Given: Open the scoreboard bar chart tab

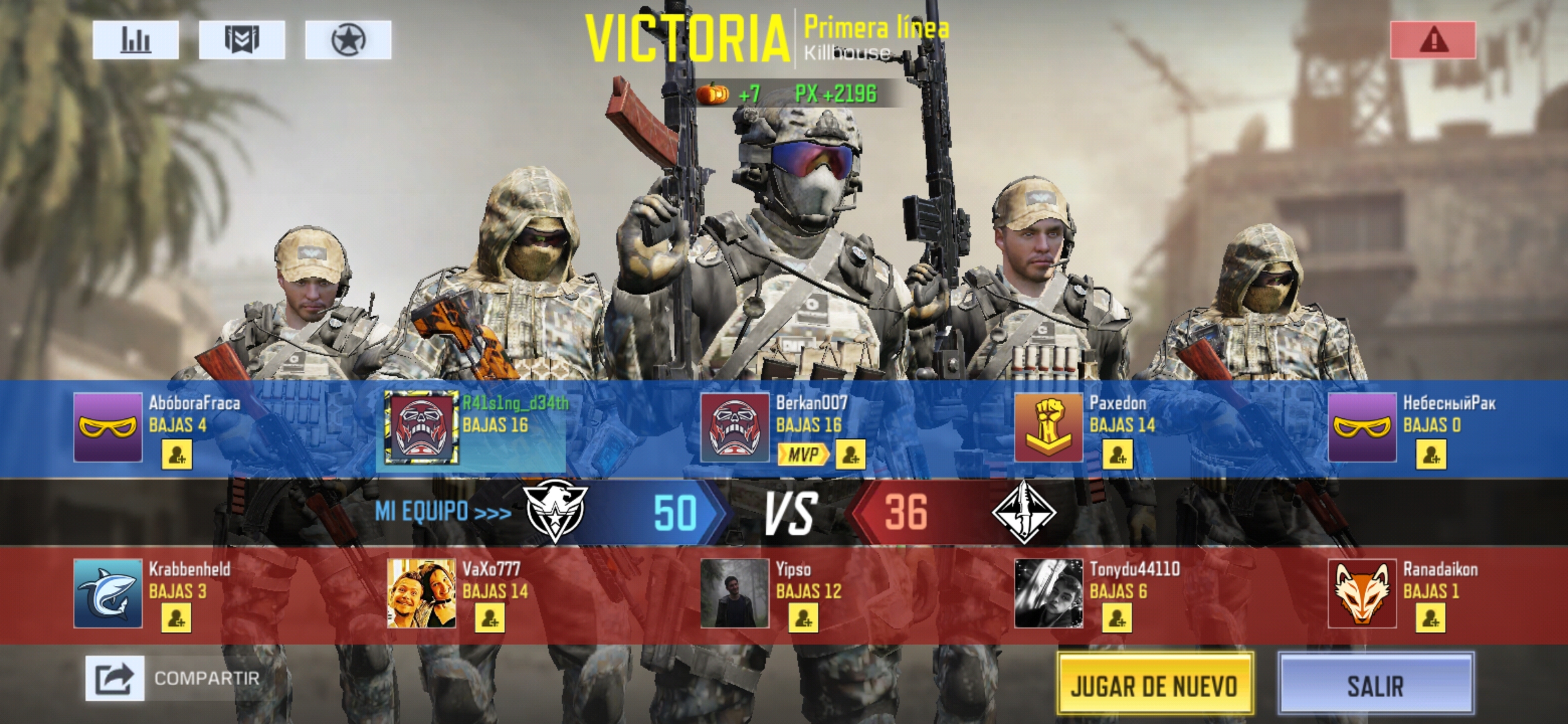Looking at the screenshot, I should click(x=135, y=40).
